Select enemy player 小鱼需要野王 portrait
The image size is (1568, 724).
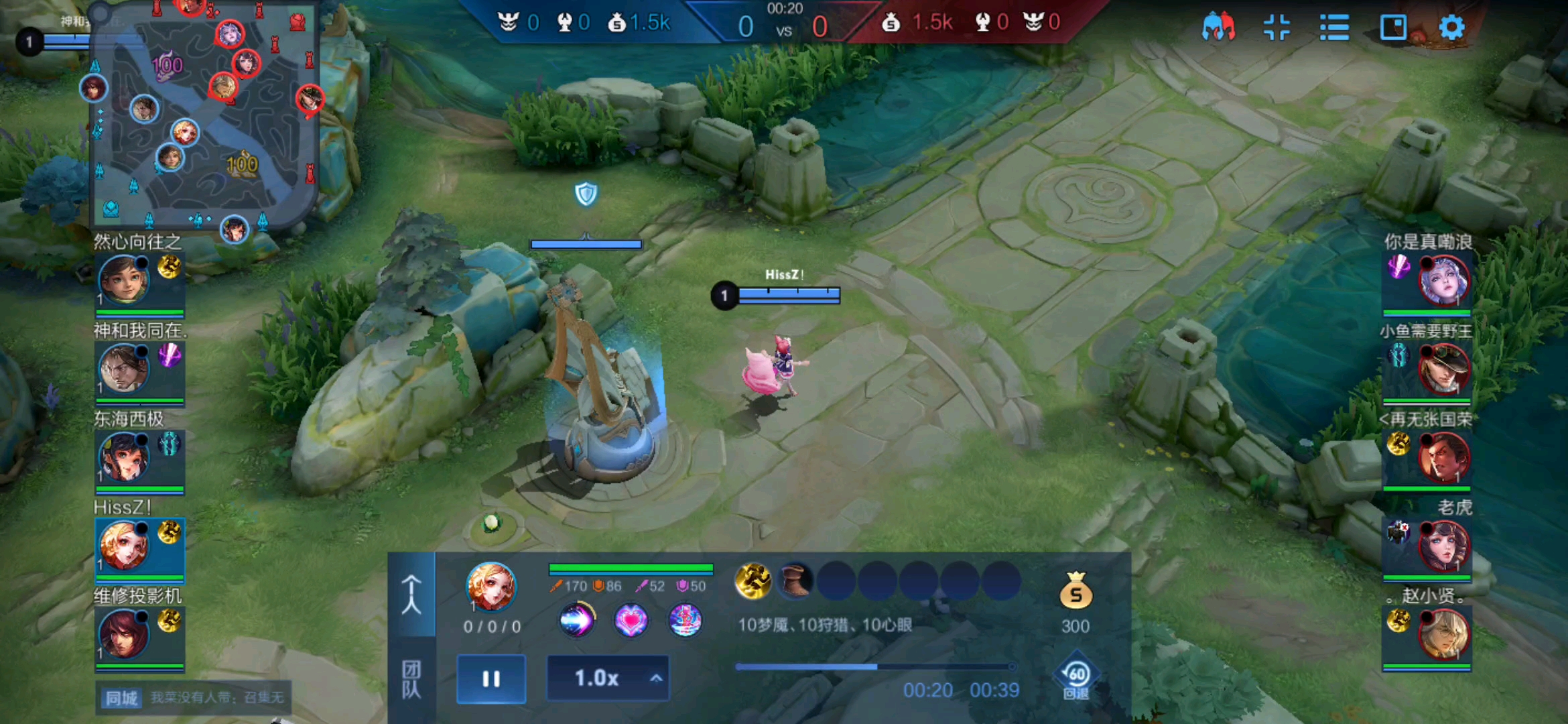coord(1443,368)
